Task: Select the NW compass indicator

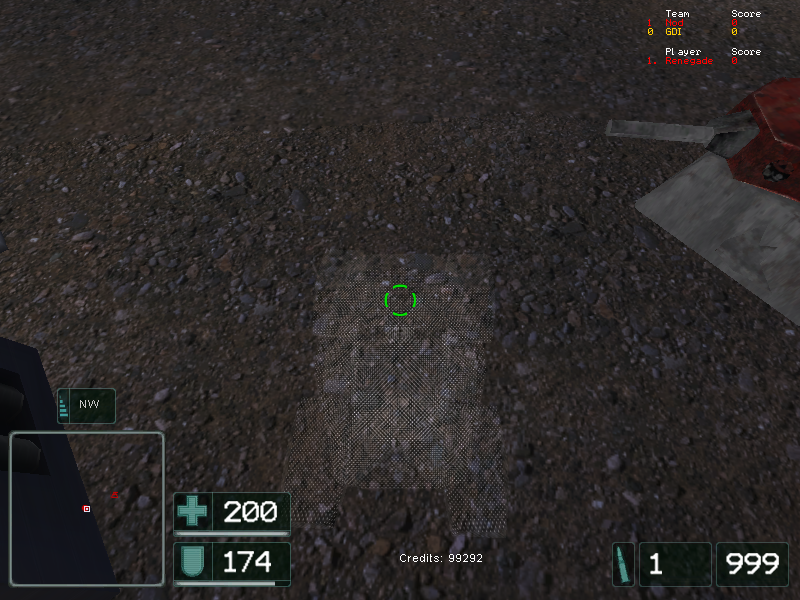Action: tap(86, 405)
